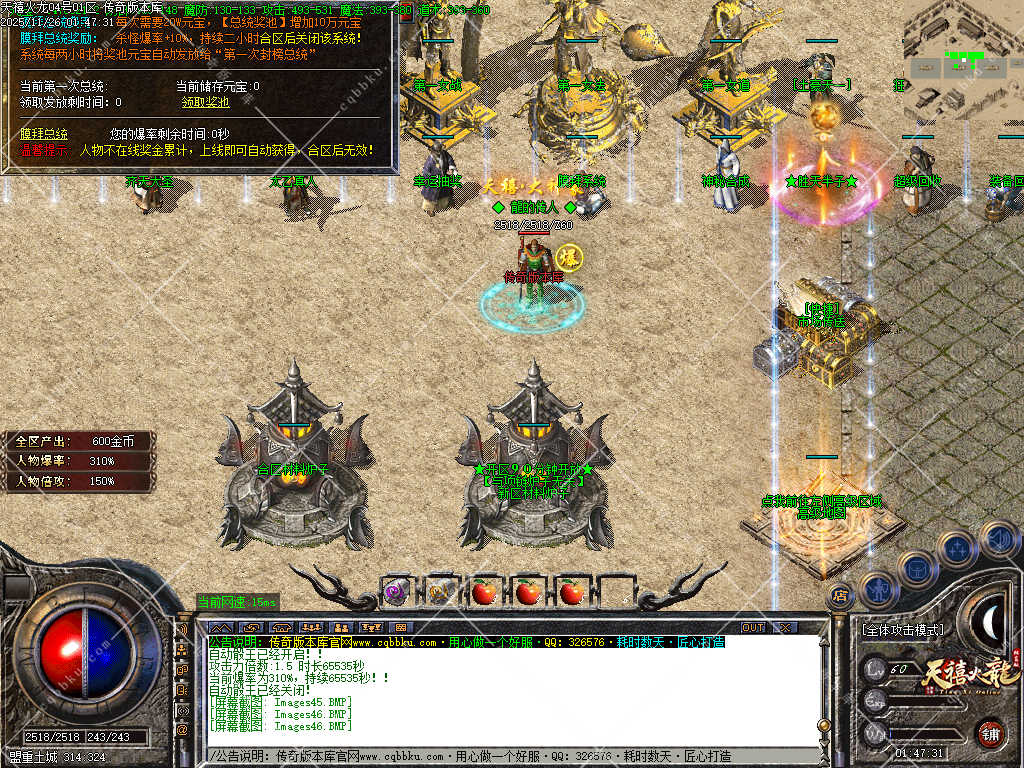The height and width of the screenshot is (768, 1024).
Task: Click the OUT button above the chat
Action: click(753, 627)
